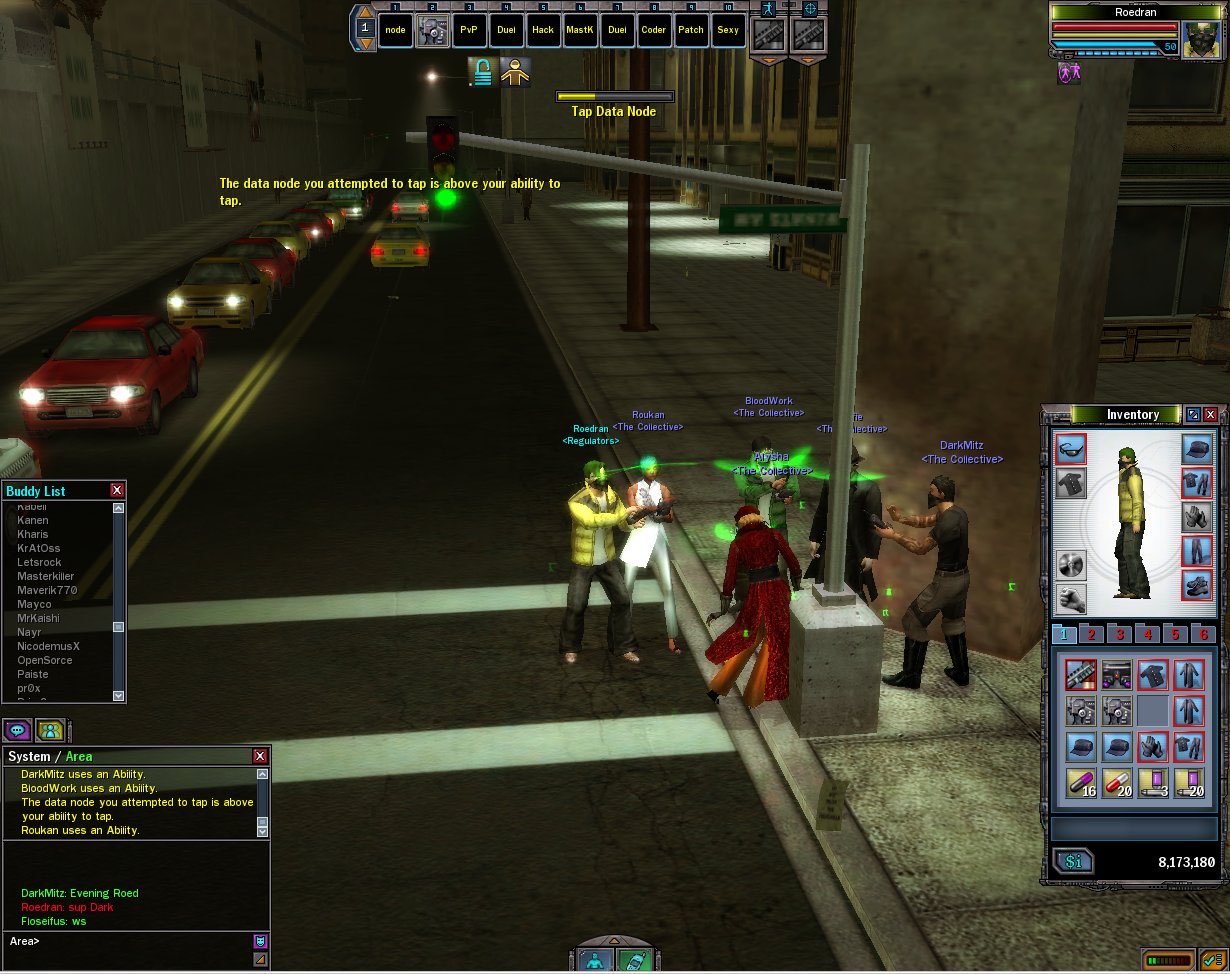Click the Patch hotbar macro
Screen dimensions: 1230x974
tap(691, 30)
